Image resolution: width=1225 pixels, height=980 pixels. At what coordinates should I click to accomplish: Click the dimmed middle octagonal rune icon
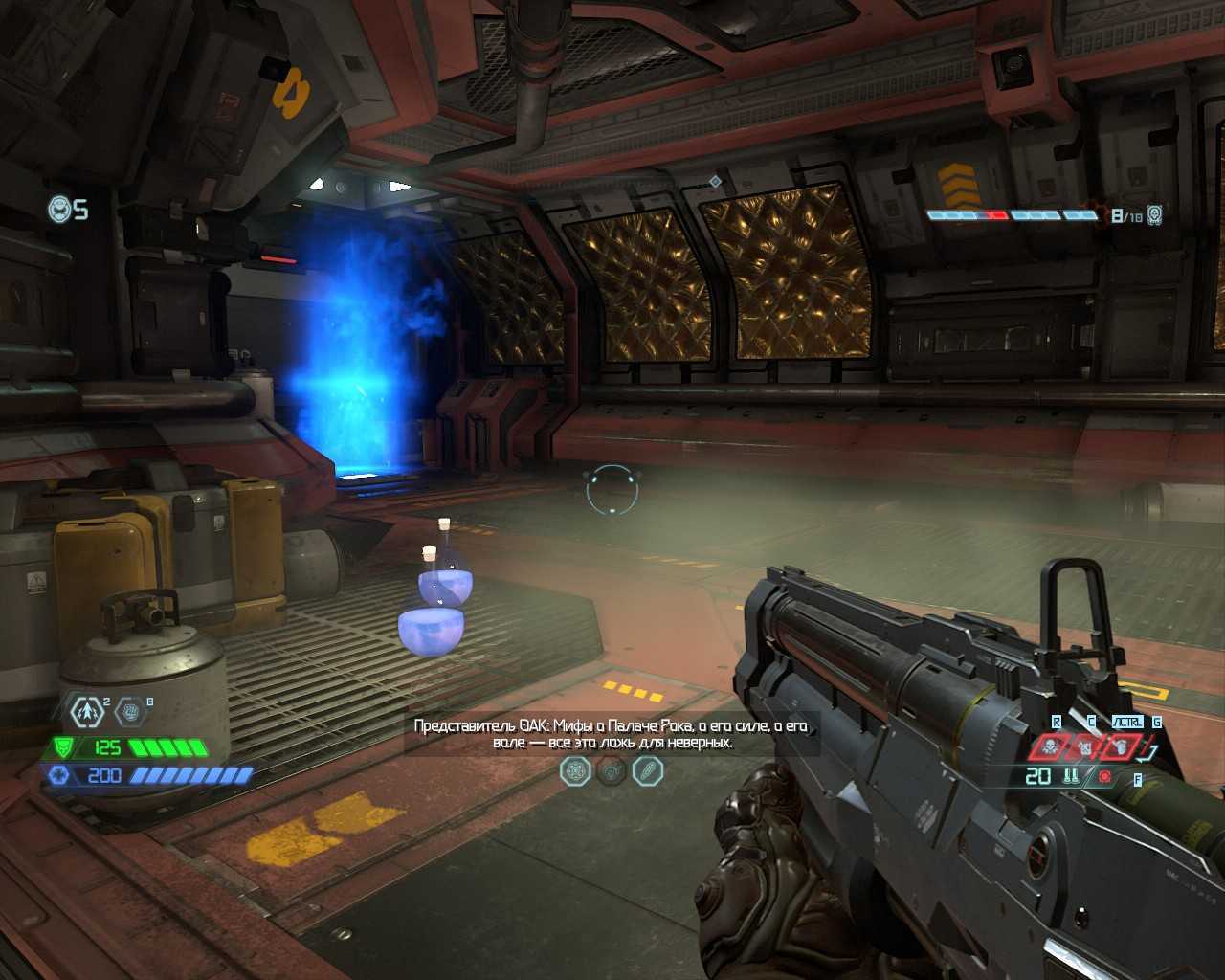tap(612, 770)
